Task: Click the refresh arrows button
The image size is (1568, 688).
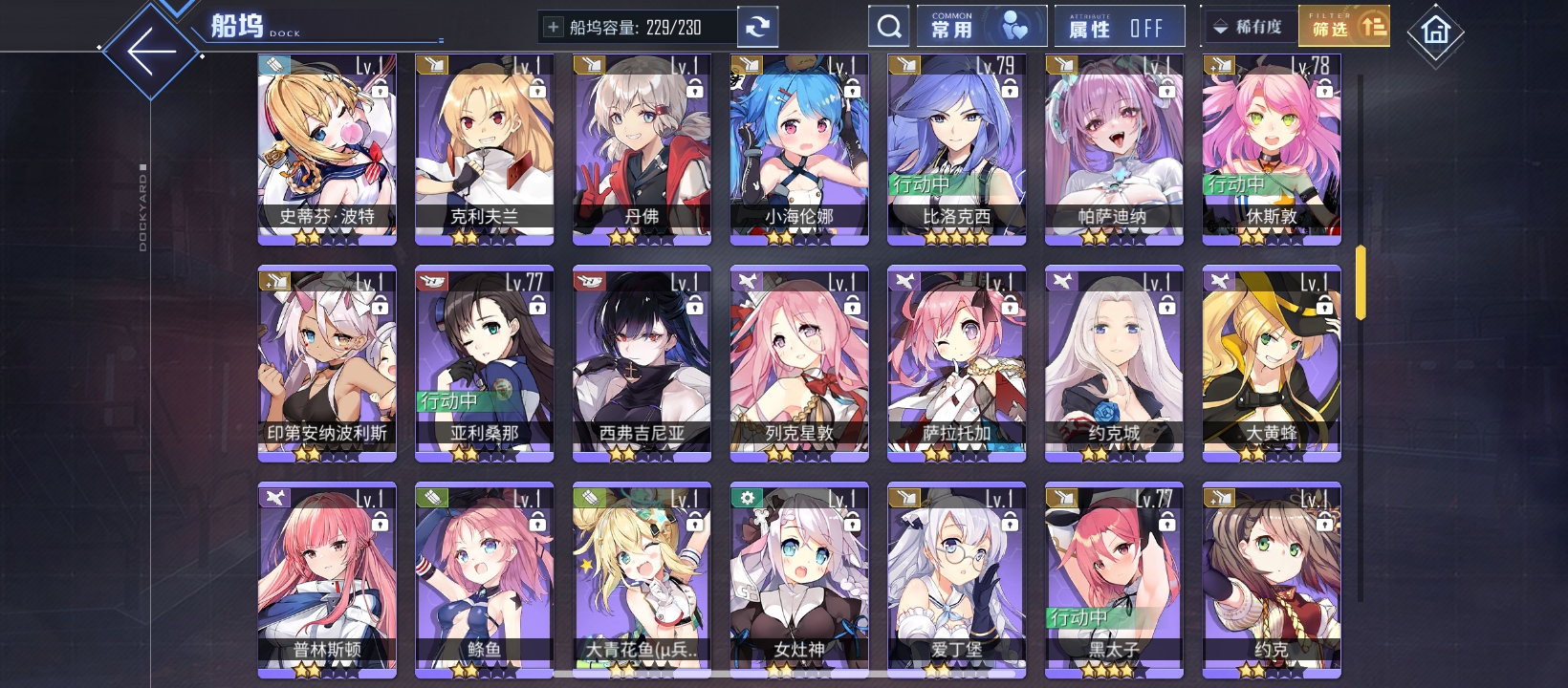Action: (x=757, y=28)
